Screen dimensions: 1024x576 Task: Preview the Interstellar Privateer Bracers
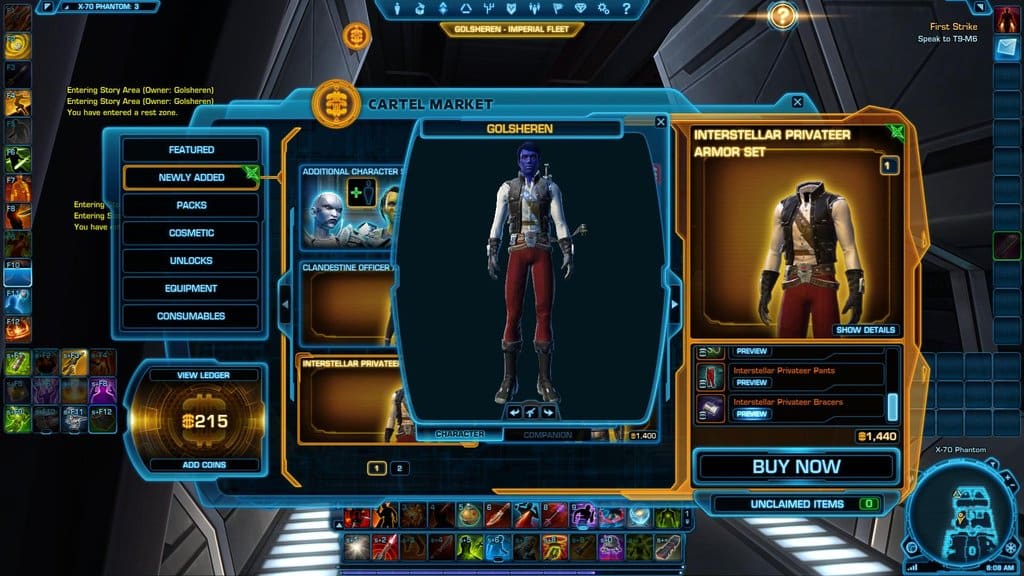tap(752, 414)
